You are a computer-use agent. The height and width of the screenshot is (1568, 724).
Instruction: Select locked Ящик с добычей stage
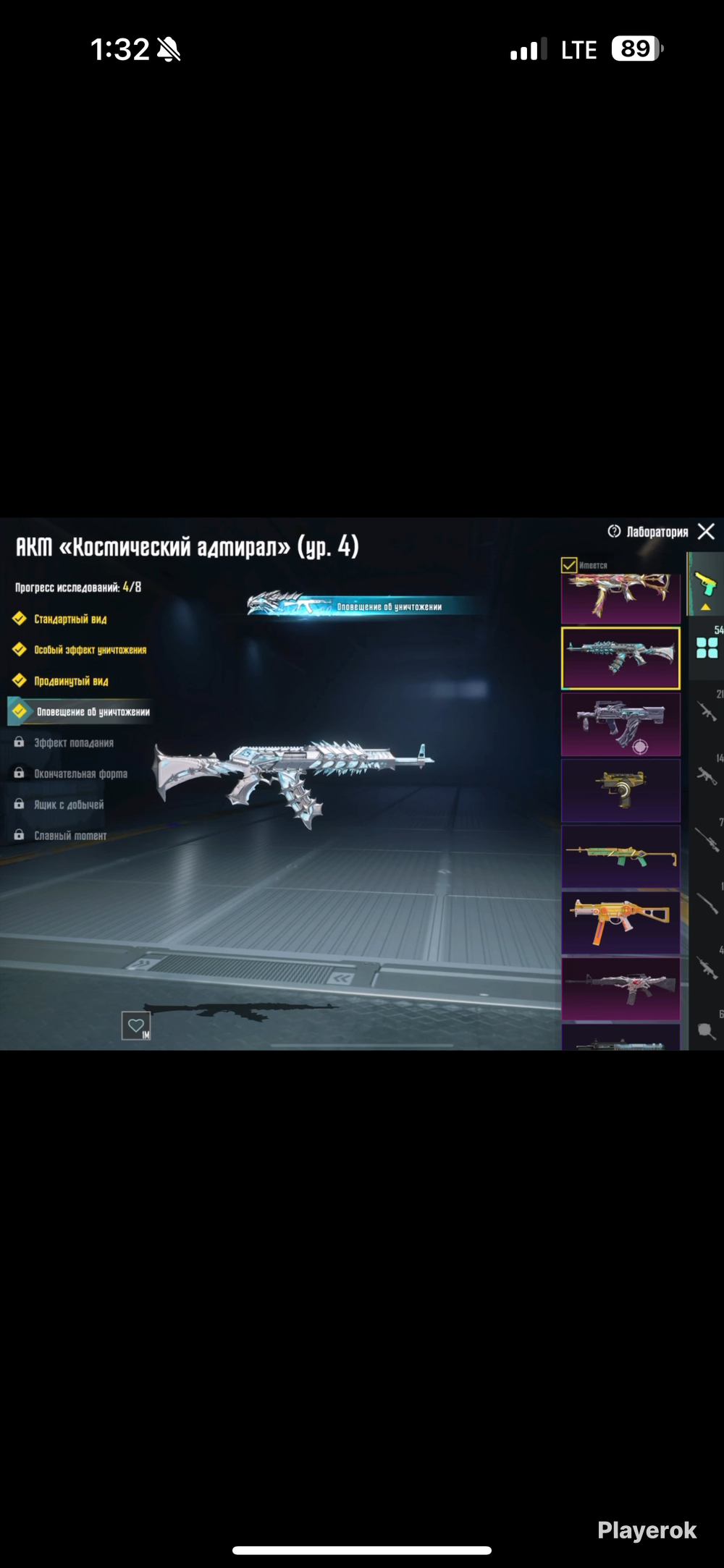(69, 805)
